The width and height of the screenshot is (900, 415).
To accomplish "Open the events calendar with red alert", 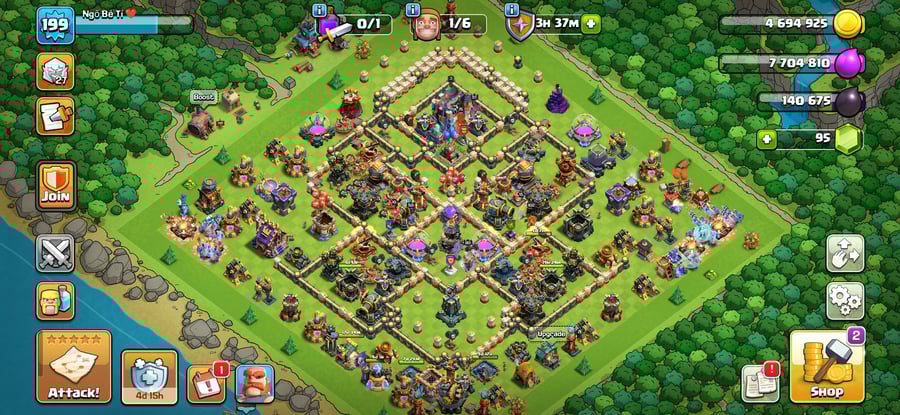I will click(205, 384).
